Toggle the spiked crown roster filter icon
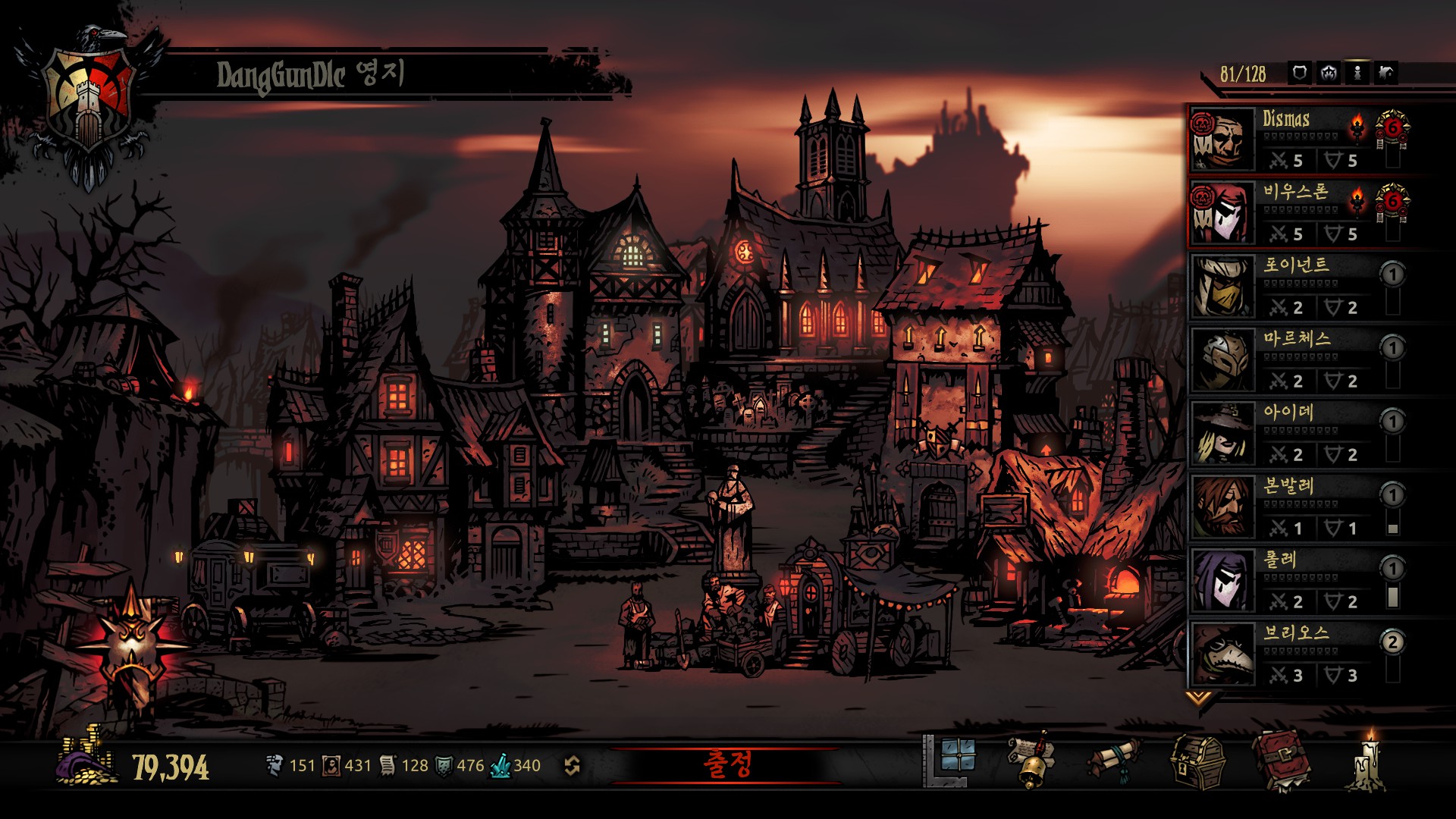 [1329, 74]
